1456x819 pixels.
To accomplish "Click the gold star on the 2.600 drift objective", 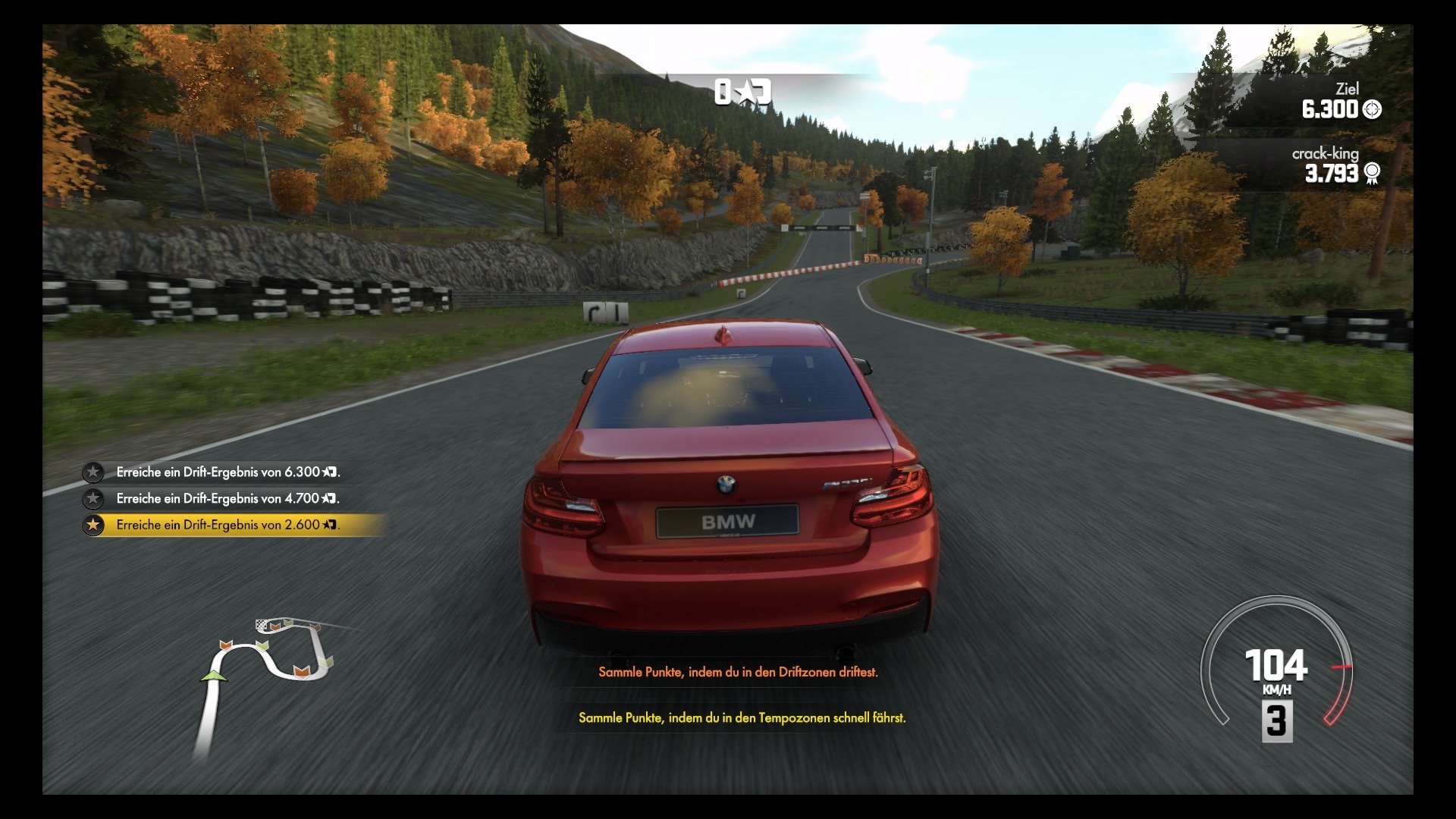I will coord(93,525).
